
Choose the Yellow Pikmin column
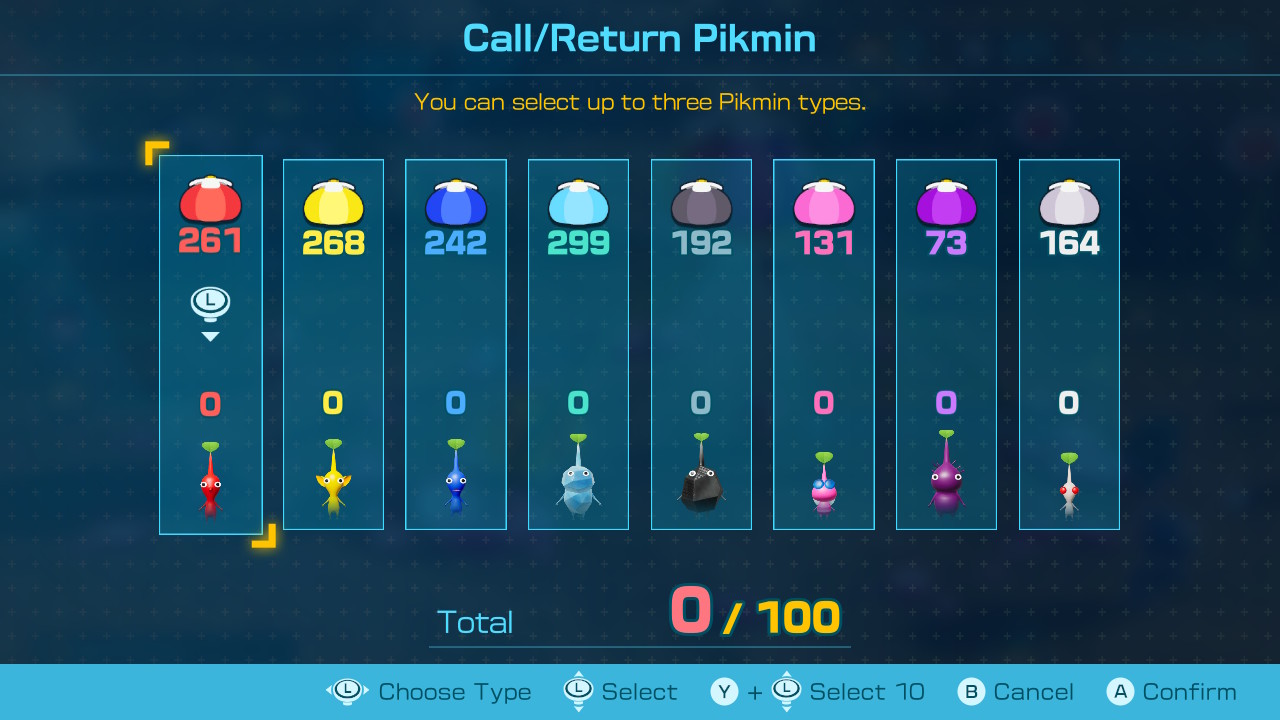coord(333,345)
